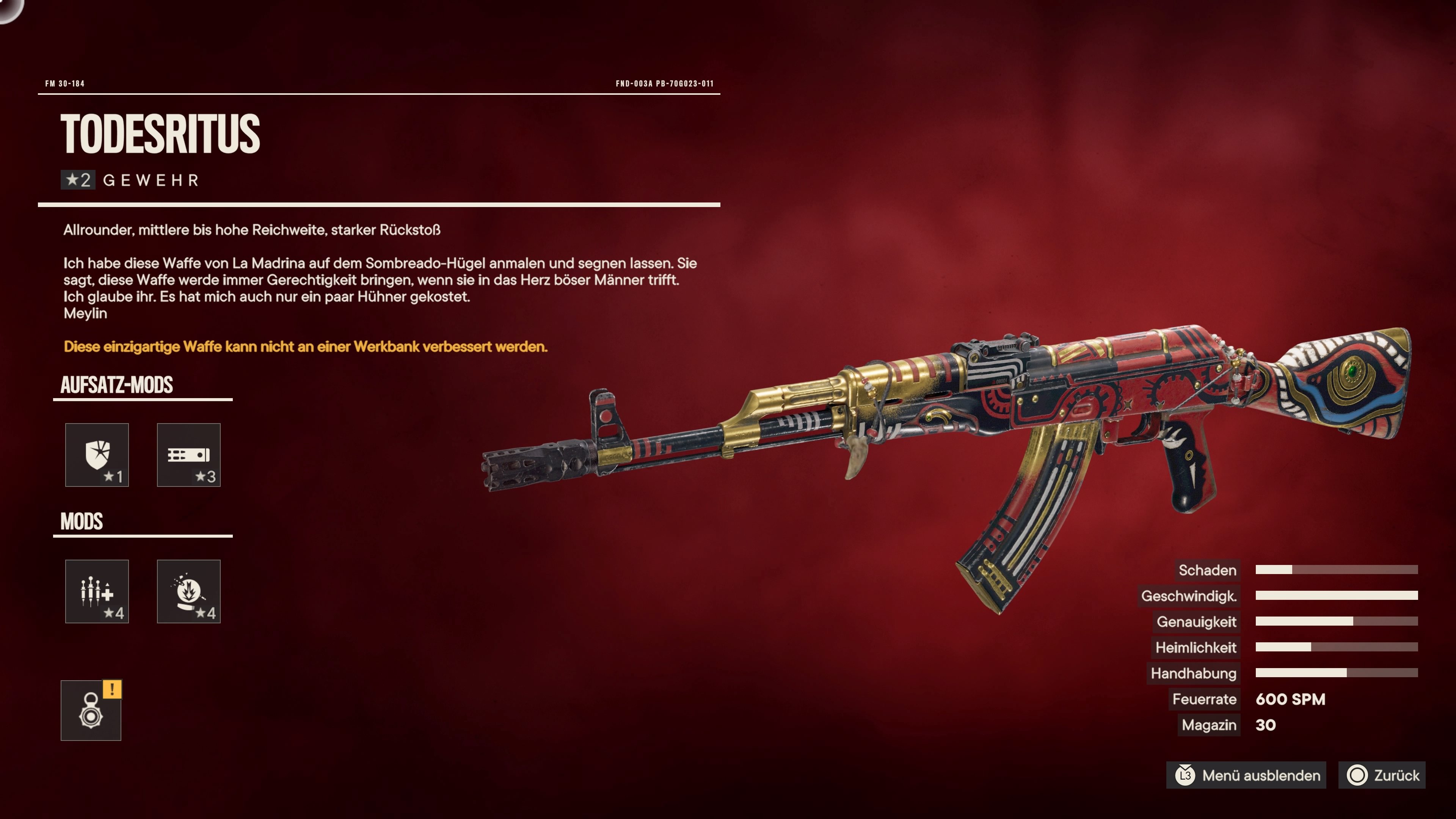Viewport: 1456px width, 819px height.
Task: Select the shield attachment mod slot
Action: click(97, 455)
